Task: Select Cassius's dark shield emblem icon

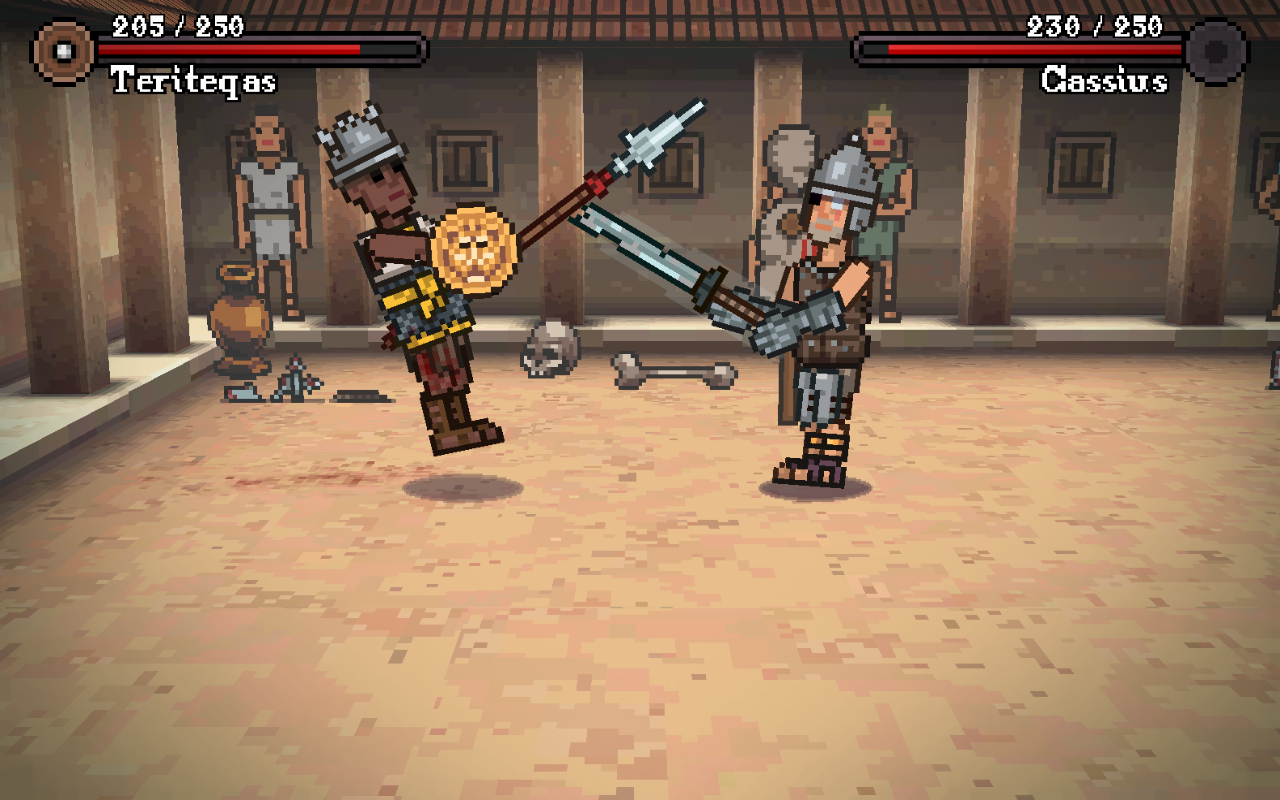Action: coord(1215,51)
